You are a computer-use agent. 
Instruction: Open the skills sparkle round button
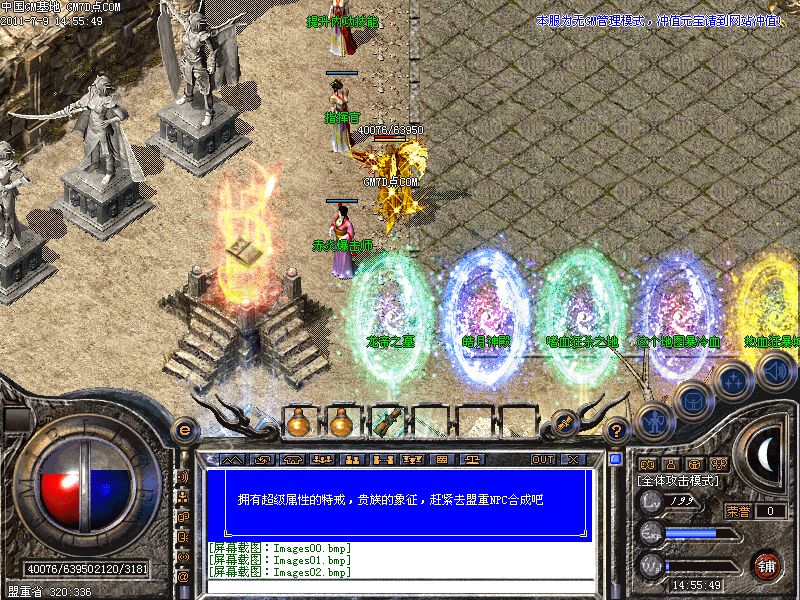[733, 380]
